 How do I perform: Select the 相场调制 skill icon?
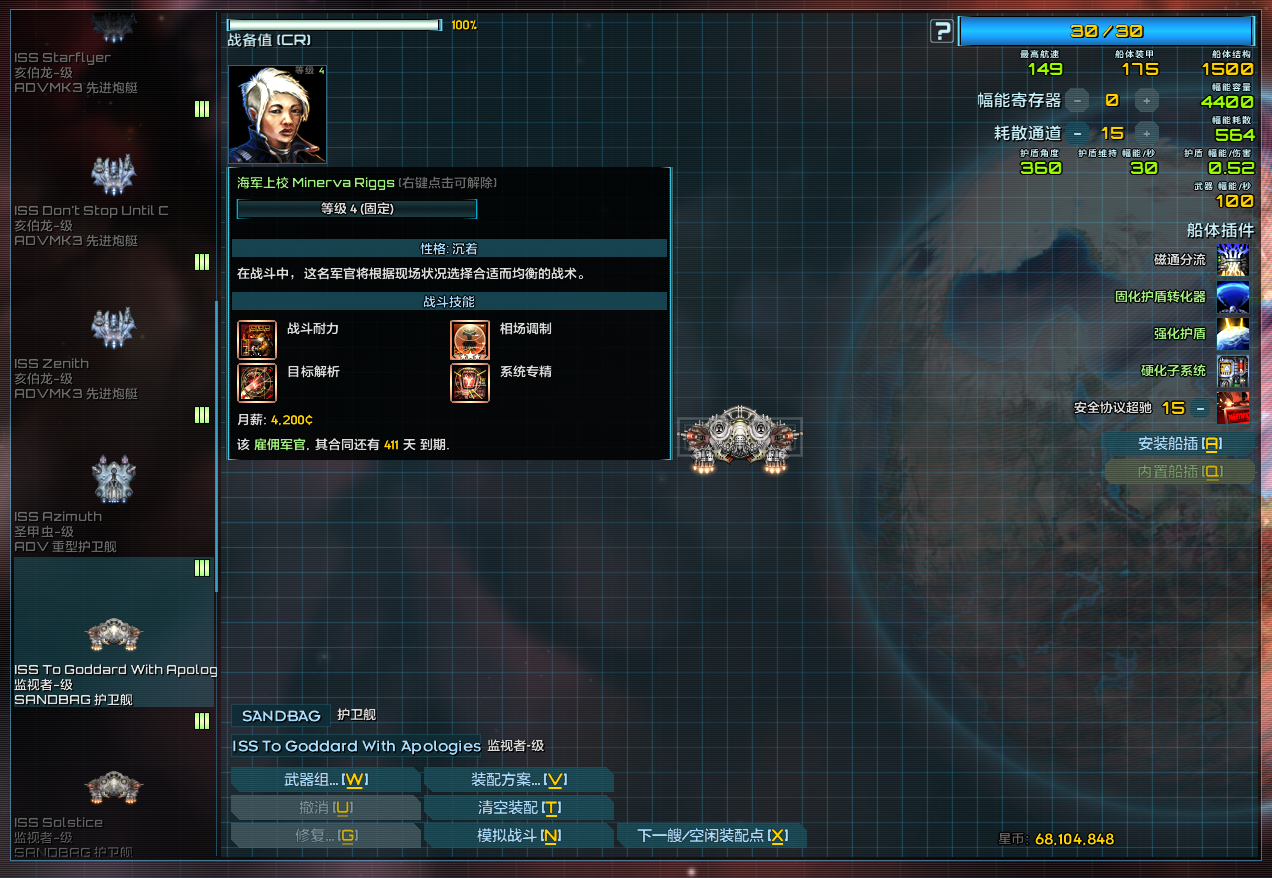[470, 340]
